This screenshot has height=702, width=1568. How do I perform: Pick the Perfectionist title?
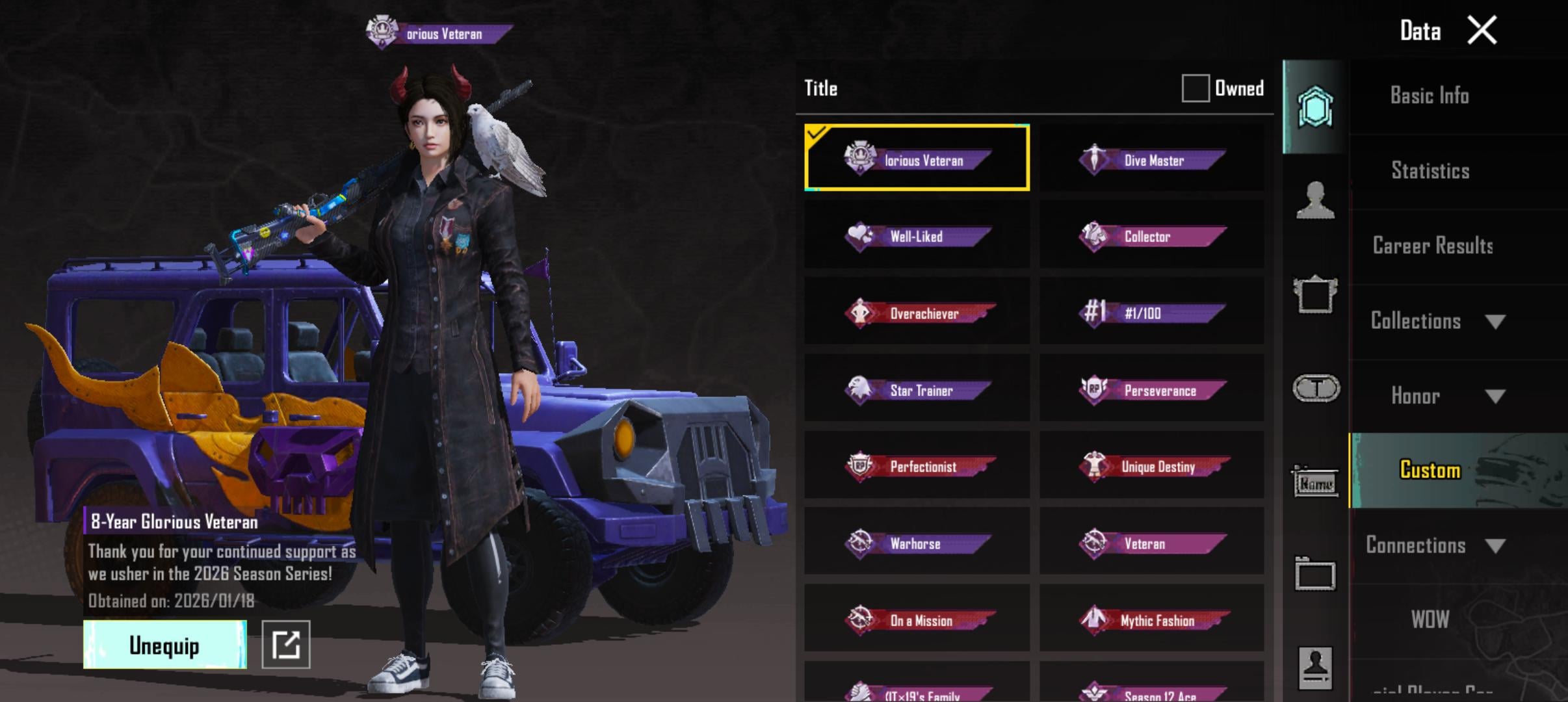[x=917, y=466]
